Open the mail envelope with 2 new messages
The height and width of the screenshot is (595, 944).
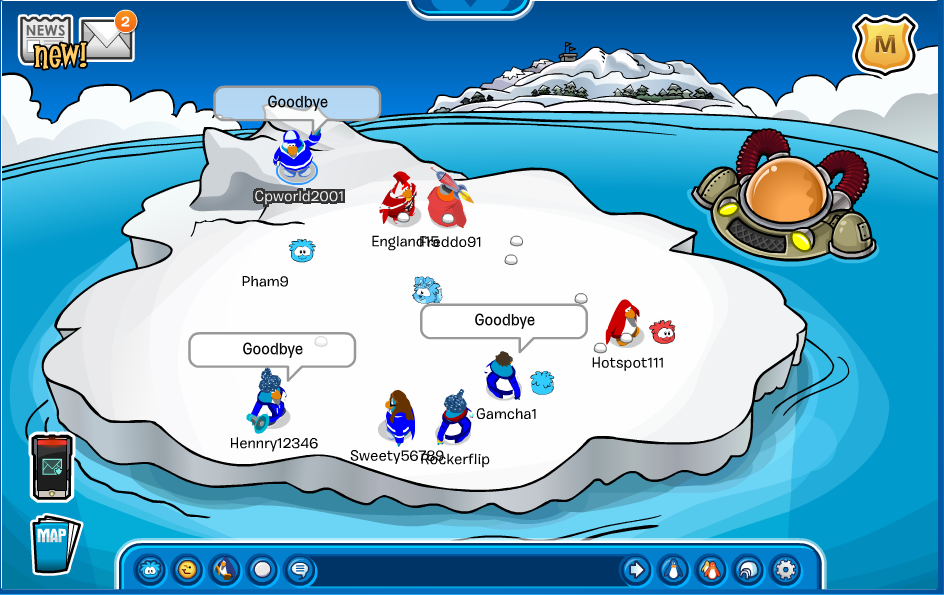point(107,39)
